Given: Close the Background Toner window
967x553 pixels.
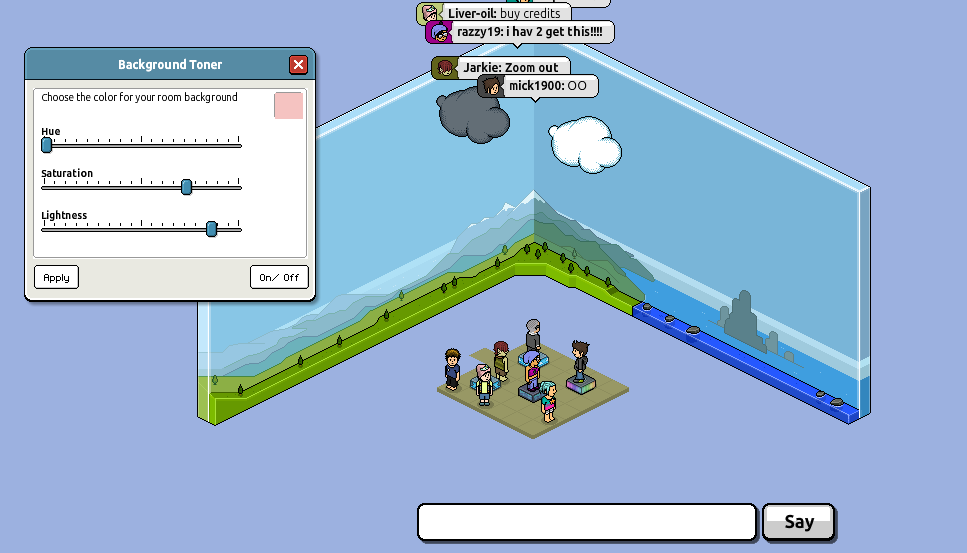Looking at the screenshot, I should (298, 65).
